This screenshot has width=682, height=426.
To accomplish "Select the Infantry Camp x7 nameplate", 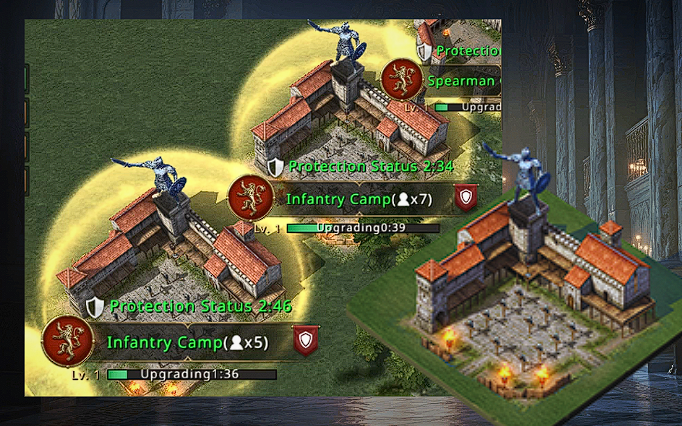I will (358, 199).
